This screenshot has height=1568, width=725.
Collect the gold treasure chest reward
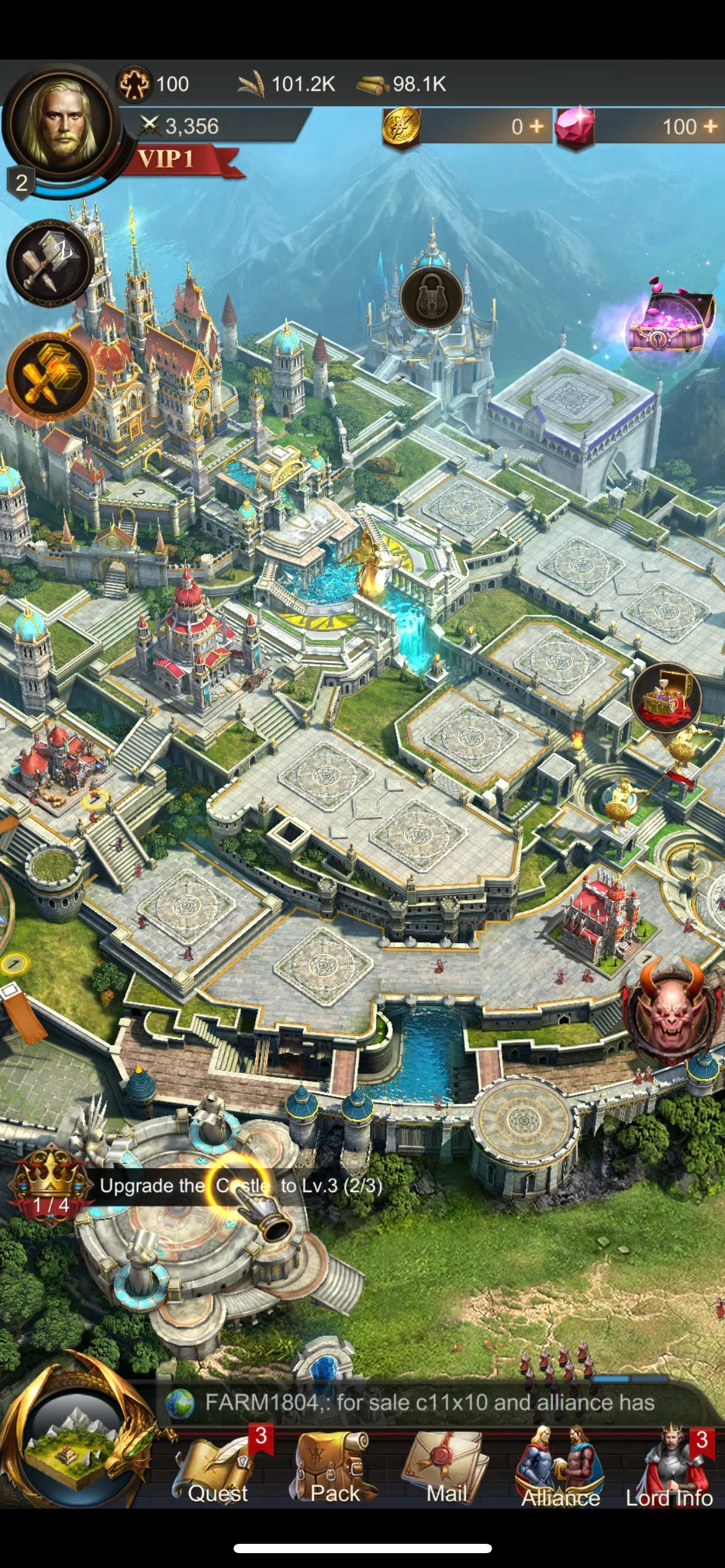[x=666, y=697]
